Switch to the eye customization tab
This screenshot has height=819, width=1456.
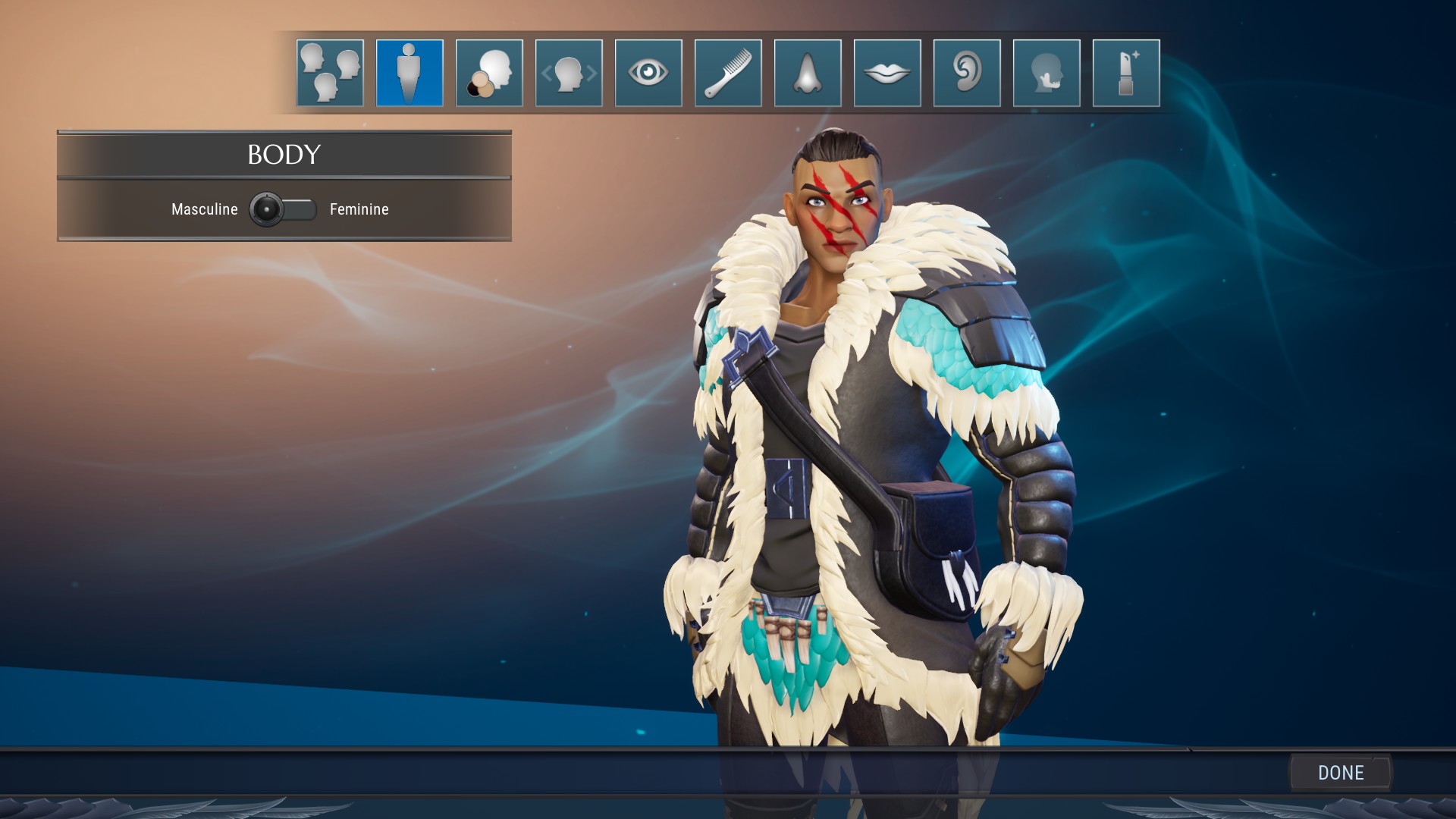click(x=648, y=73)
